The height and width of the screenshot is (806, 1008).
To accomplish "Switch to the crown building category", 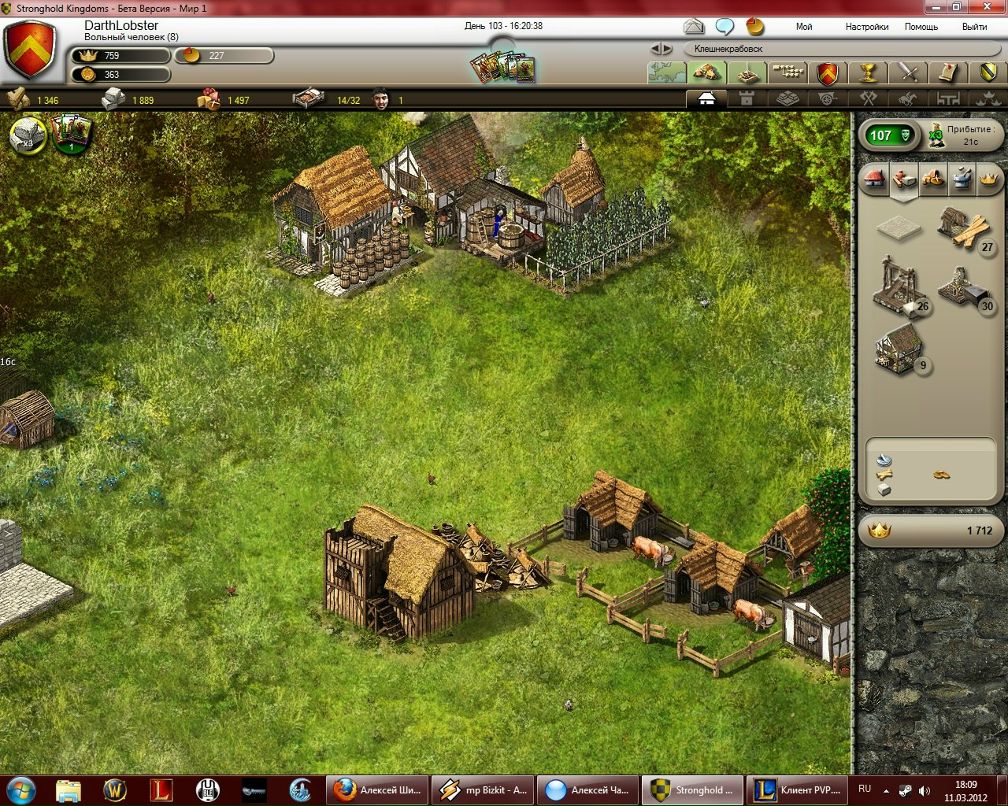I will click(990, 178).
